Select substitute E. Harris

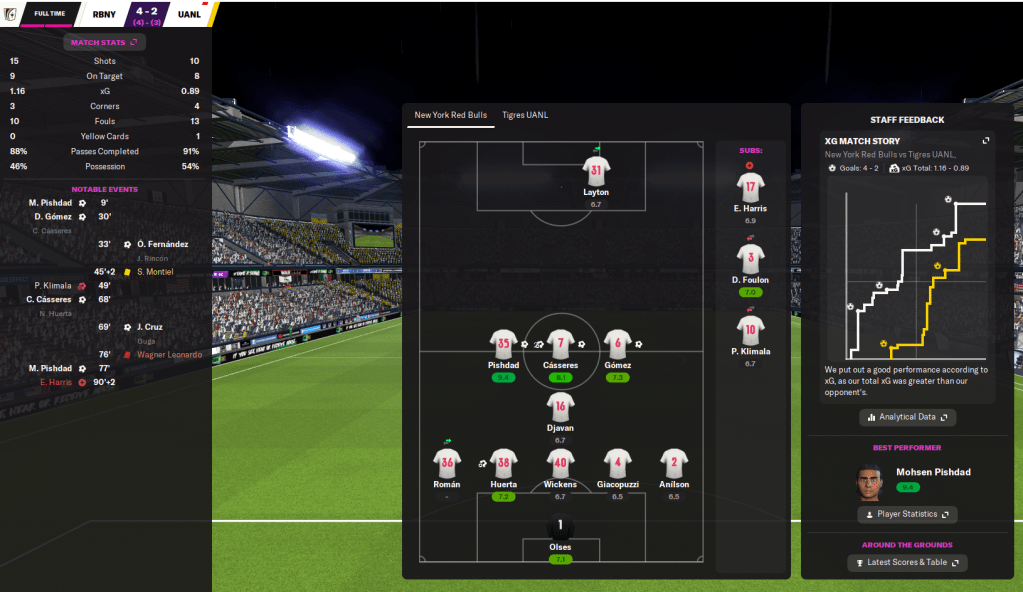[x=750, y=186]
